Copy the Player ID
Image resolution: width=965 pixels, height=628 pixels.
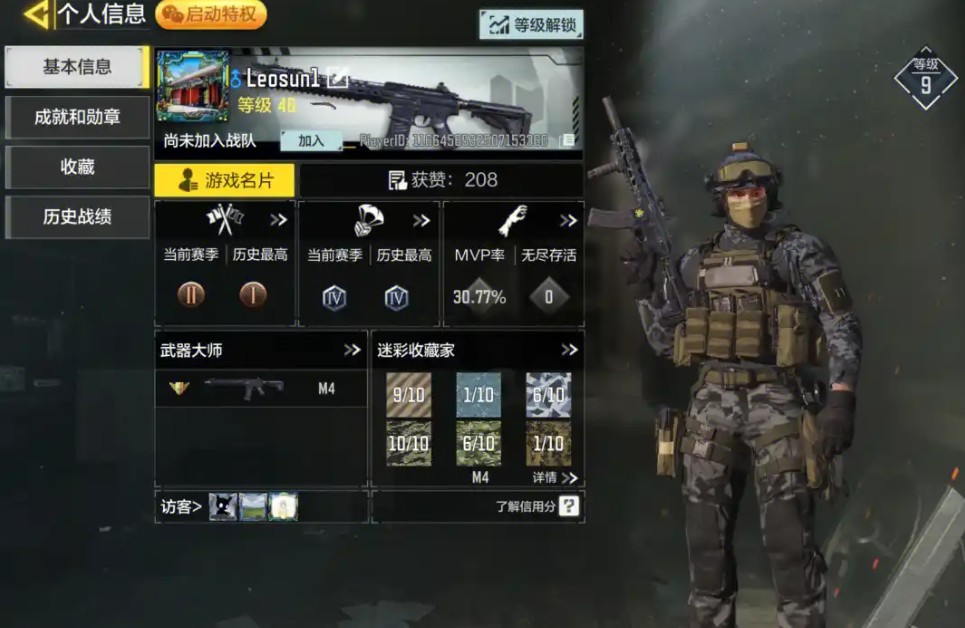tap(567, 141)
